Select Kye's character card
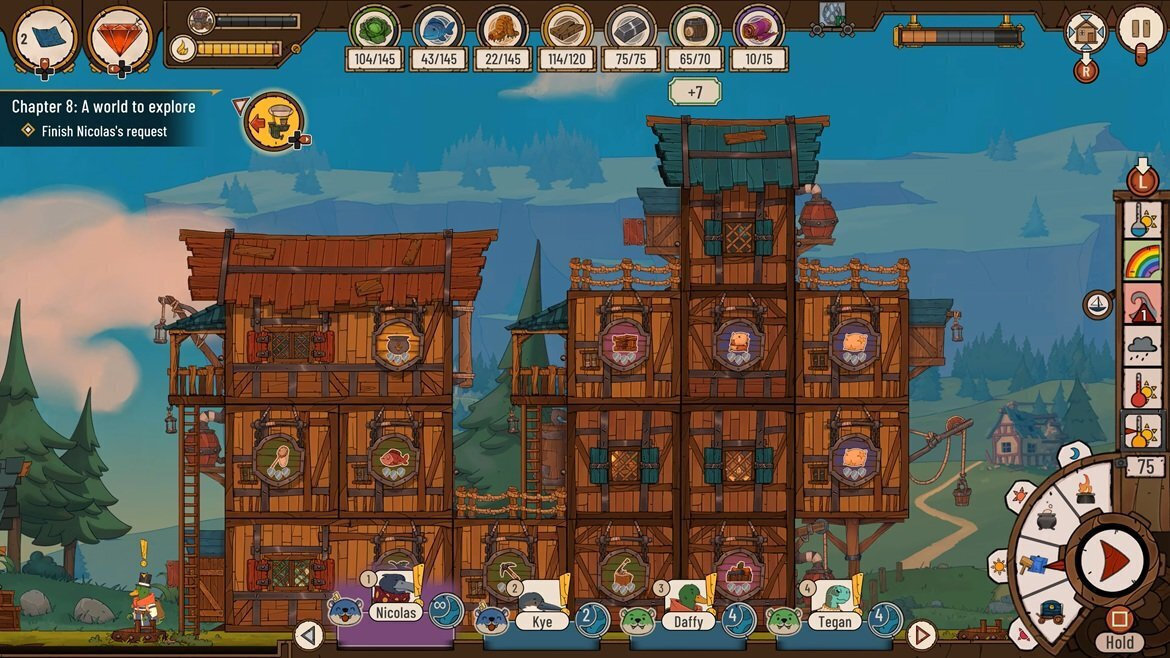The width and height of the screenshot is (1170, 658). [x=541, y=611]
